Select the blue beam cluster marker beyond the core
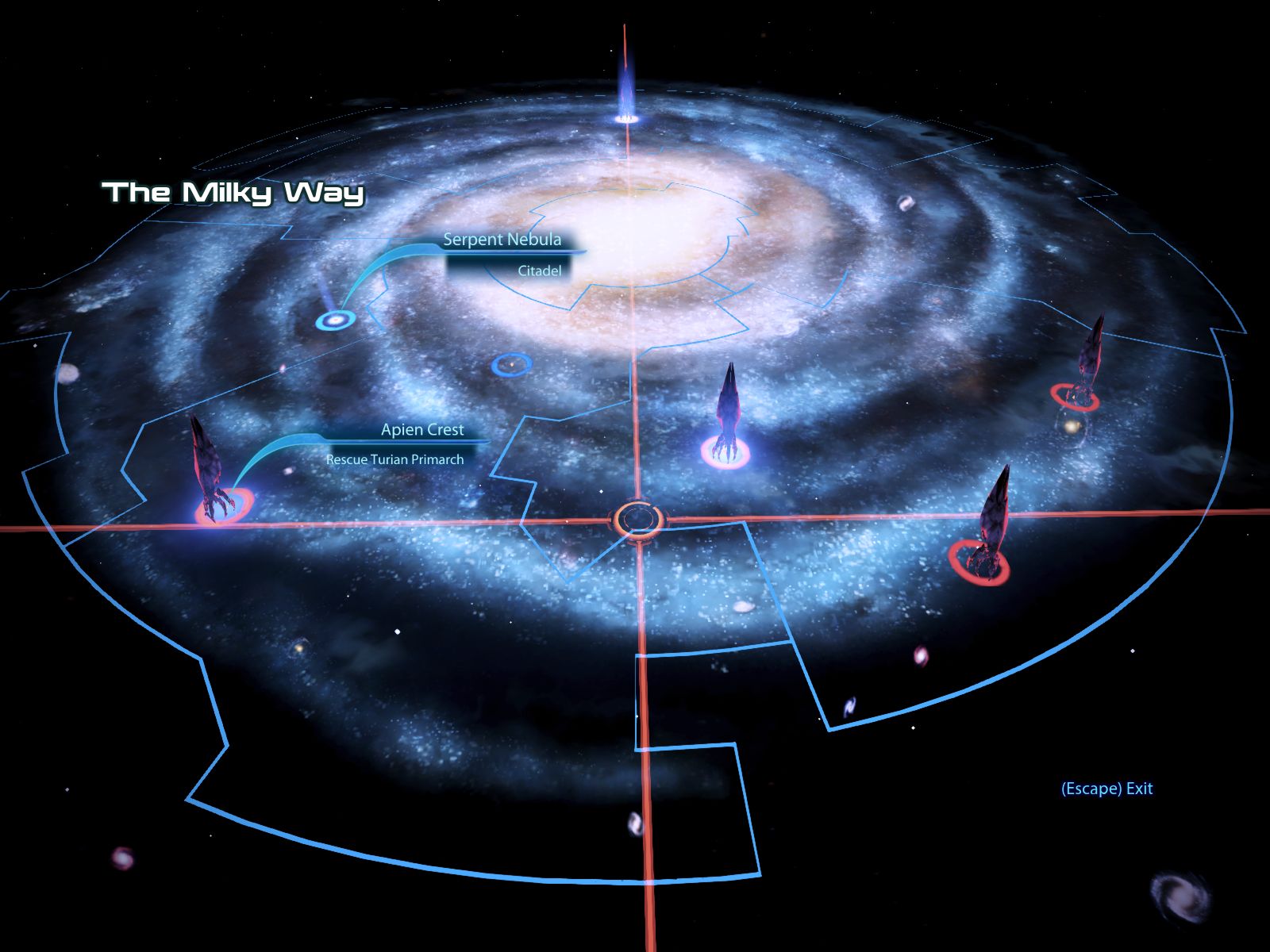Image resolution: width=1270 pixels, height=952 pixels. tap(626, 118)
